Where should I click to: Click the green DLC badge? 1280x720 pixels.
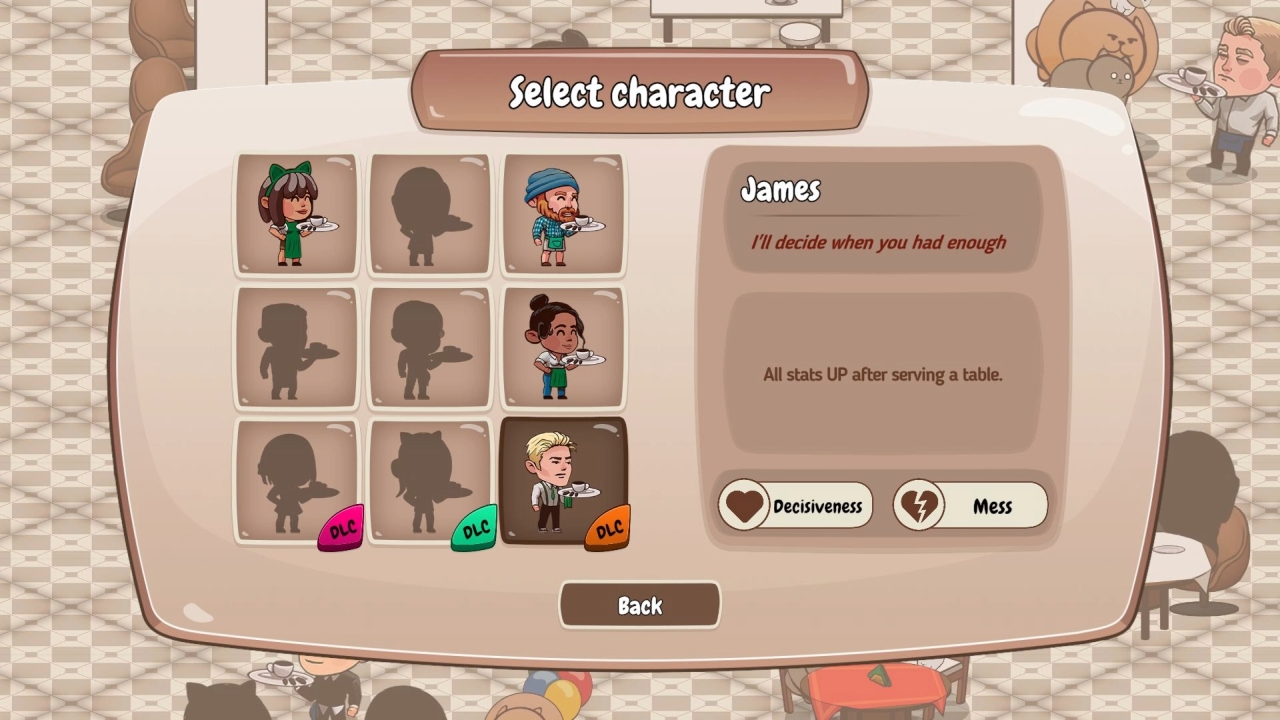click(475, 525)
